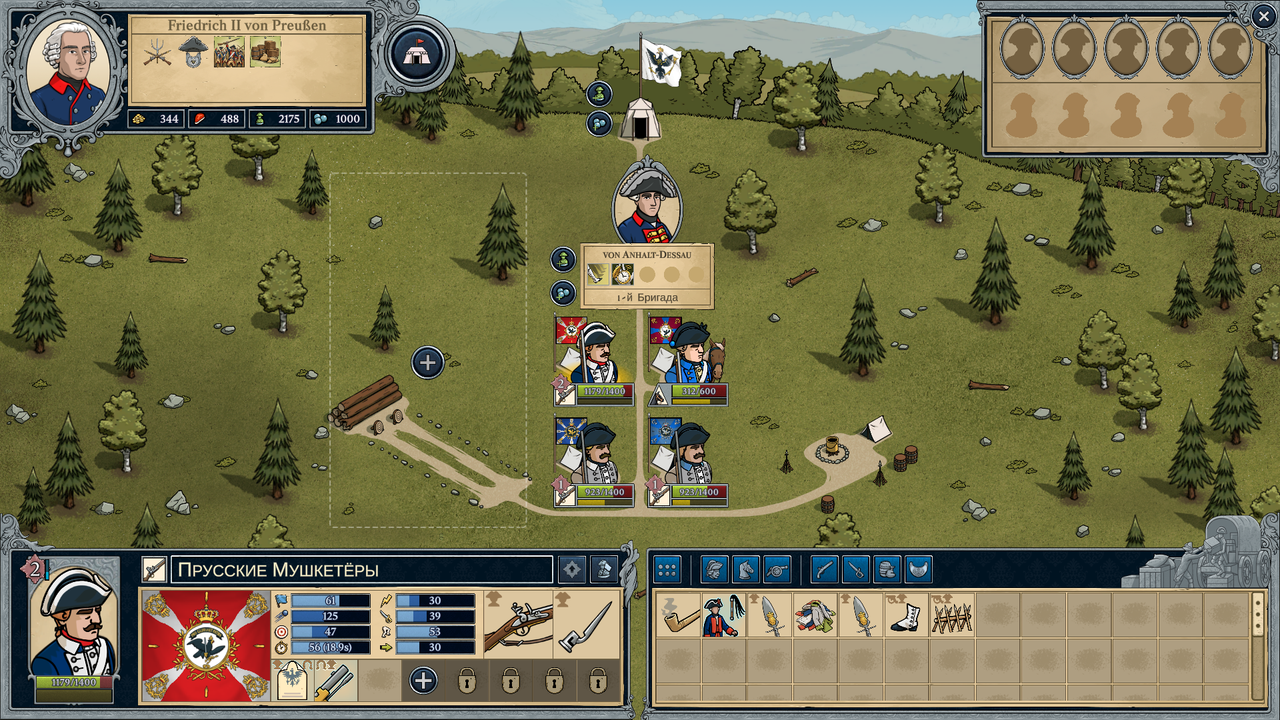Screen dimensions: 1280x720
Task: Show all items with the grid filter
Action: tap(667, 570)
